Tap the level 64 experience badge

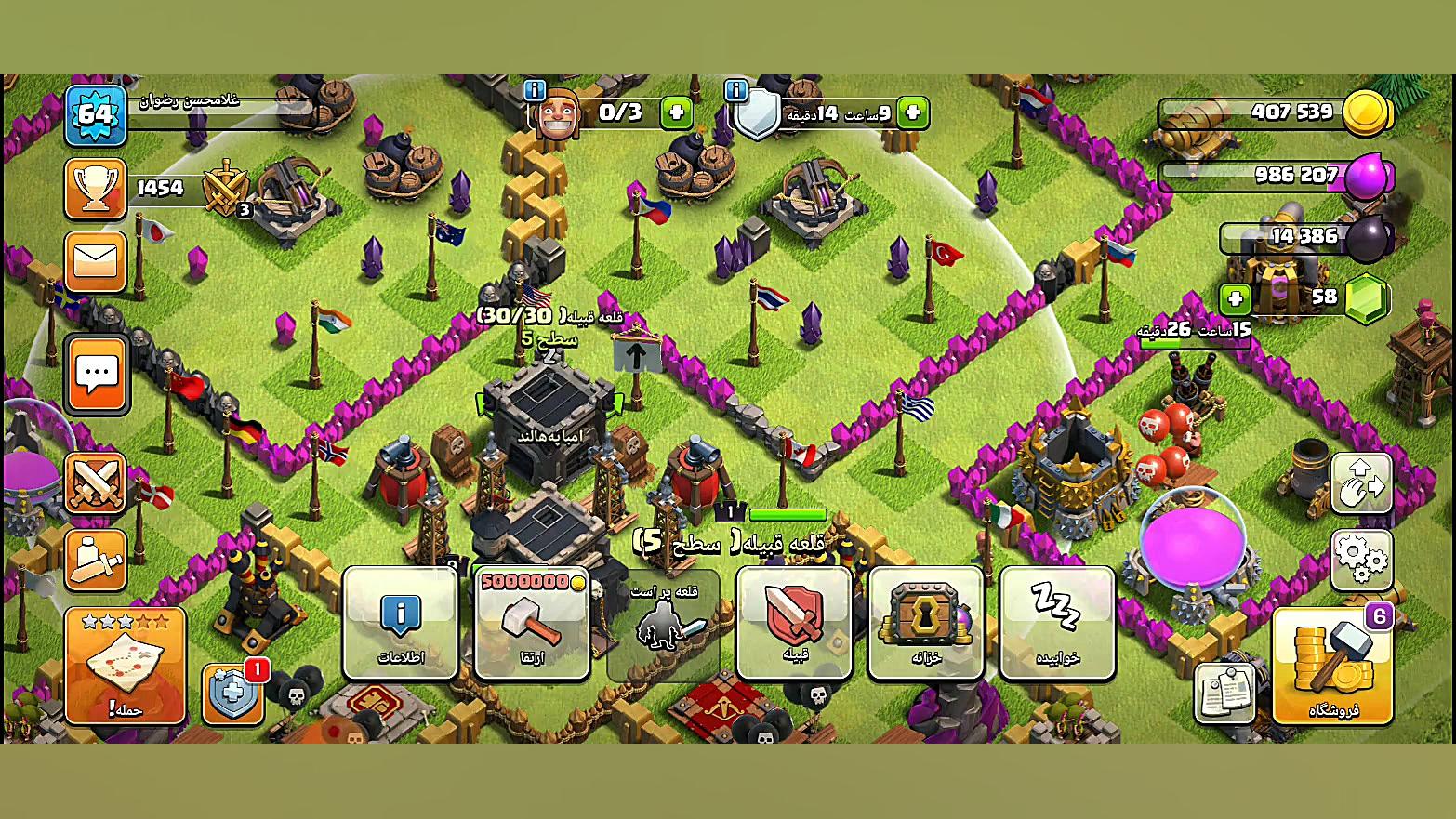tap(96, 115)
